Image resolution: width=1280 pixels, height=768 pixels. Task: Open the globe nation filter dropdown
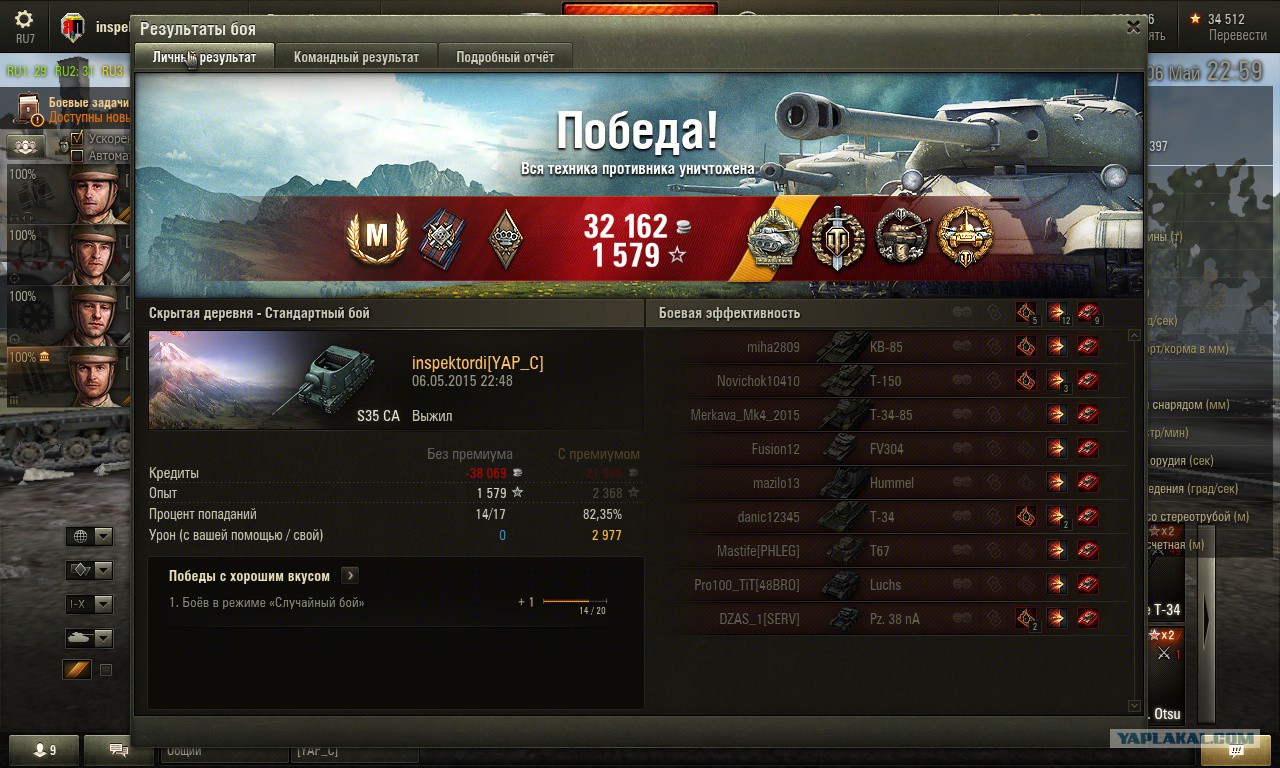tap(89, 537)
